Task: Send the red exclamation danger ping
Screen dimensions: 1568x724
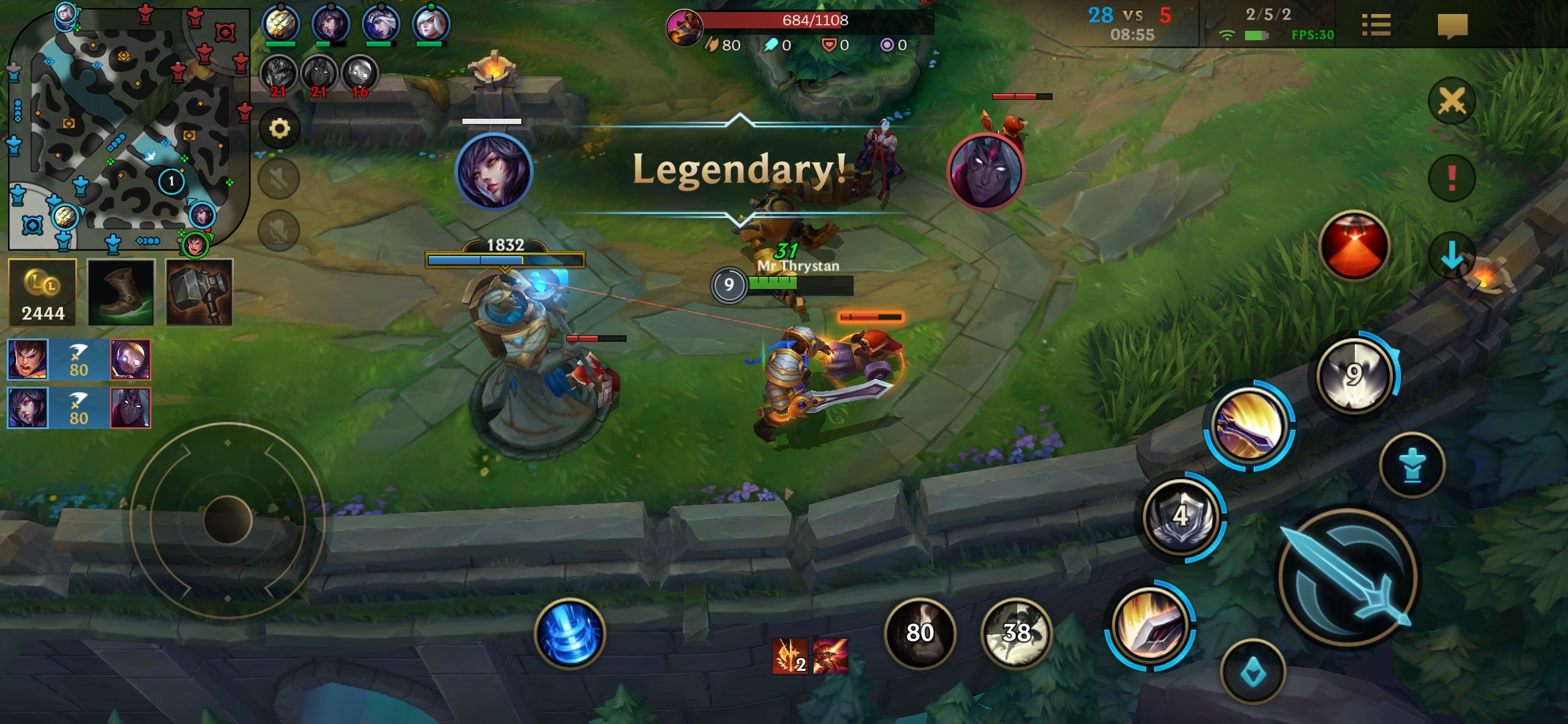Action: point(1451,178)
